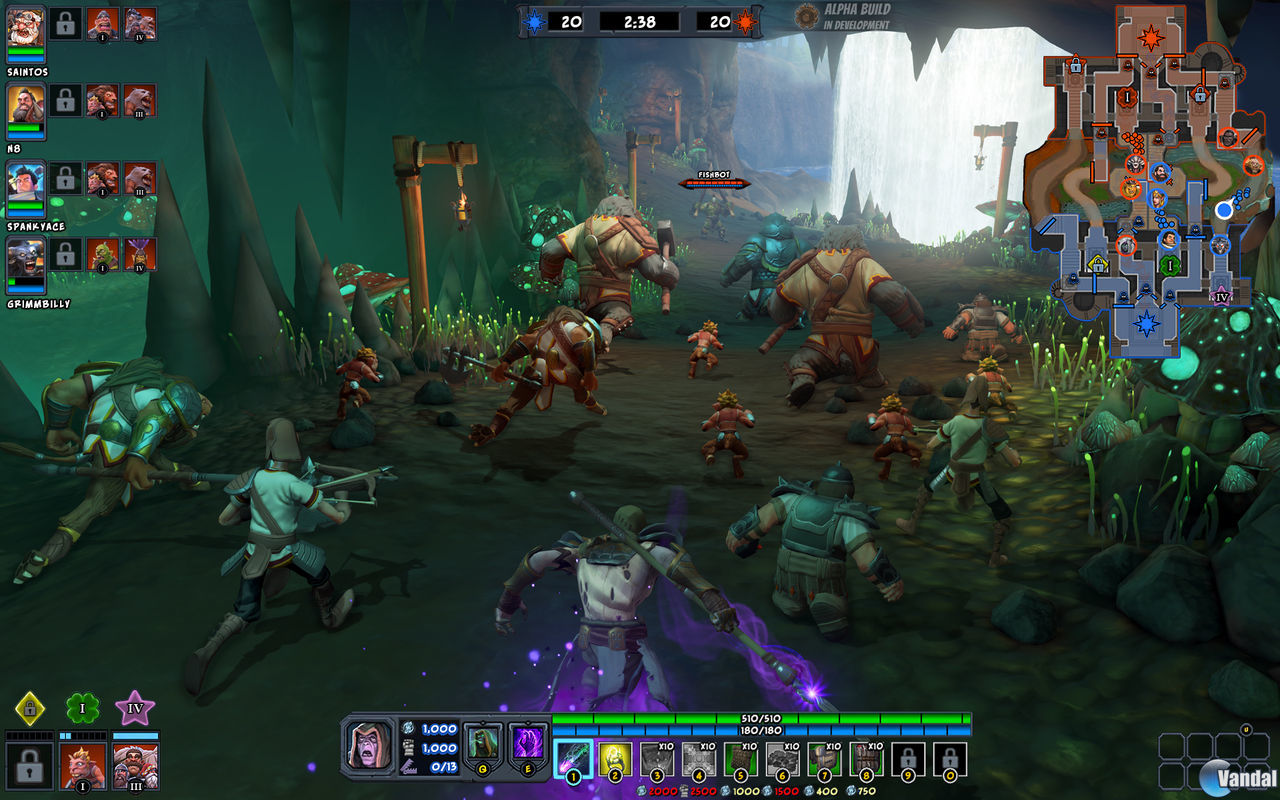Click N8's tier III lion minion card
This screenshot has height=800, width=1280.
pyautogui.click(x=140, y=101)
